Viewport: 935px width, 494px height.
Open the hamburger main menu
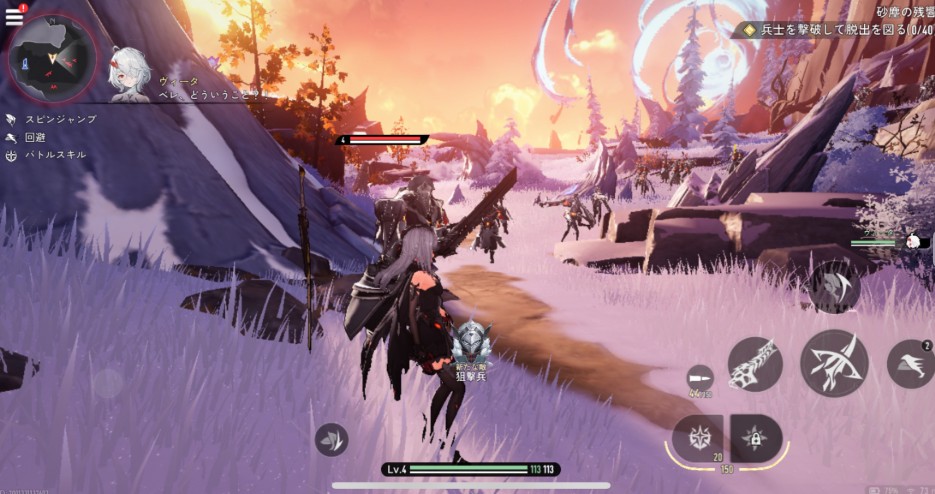14,17
